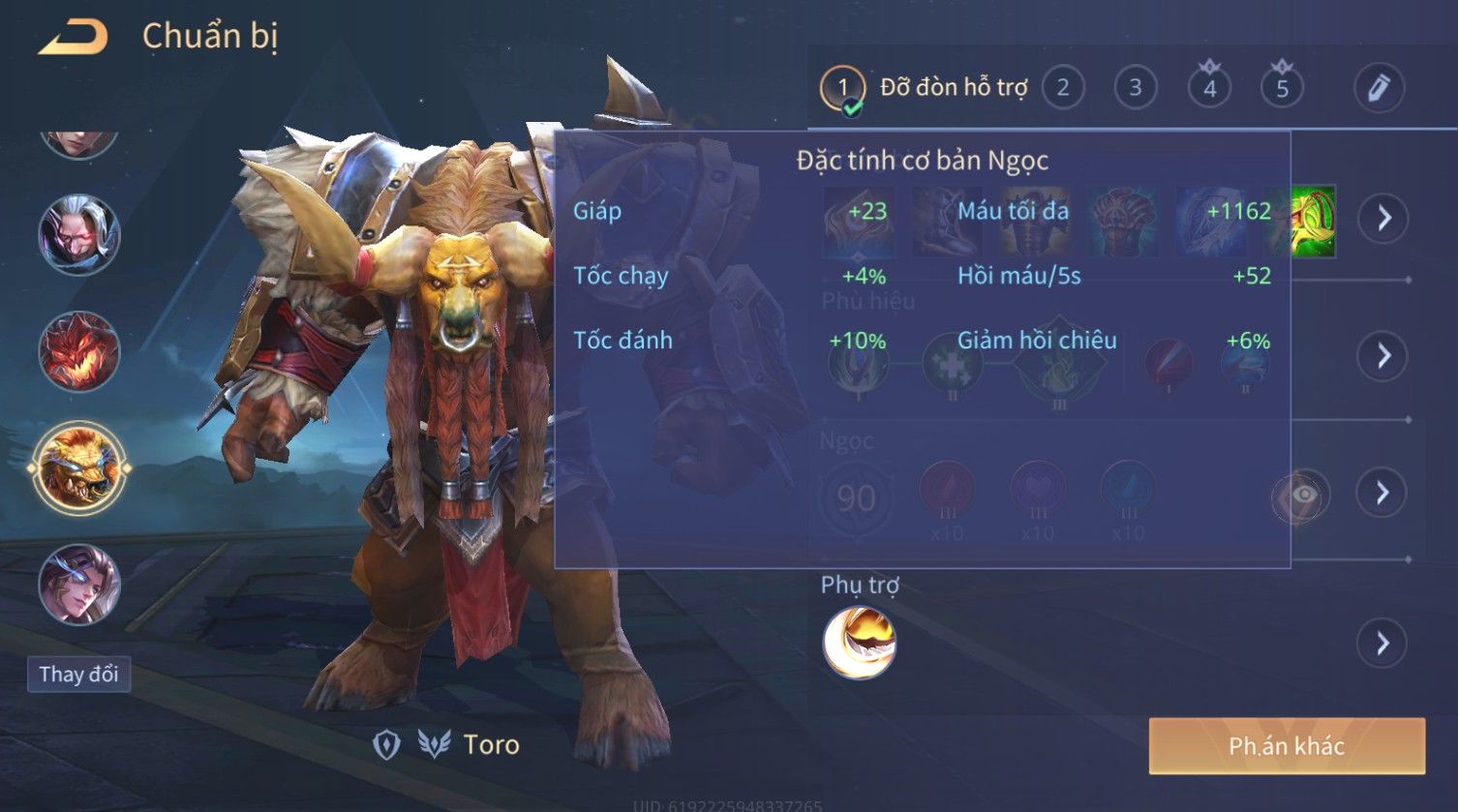Select the Phụ trợ talent icon
This screenshot has height=812, width=1458.
coord(859,643)
